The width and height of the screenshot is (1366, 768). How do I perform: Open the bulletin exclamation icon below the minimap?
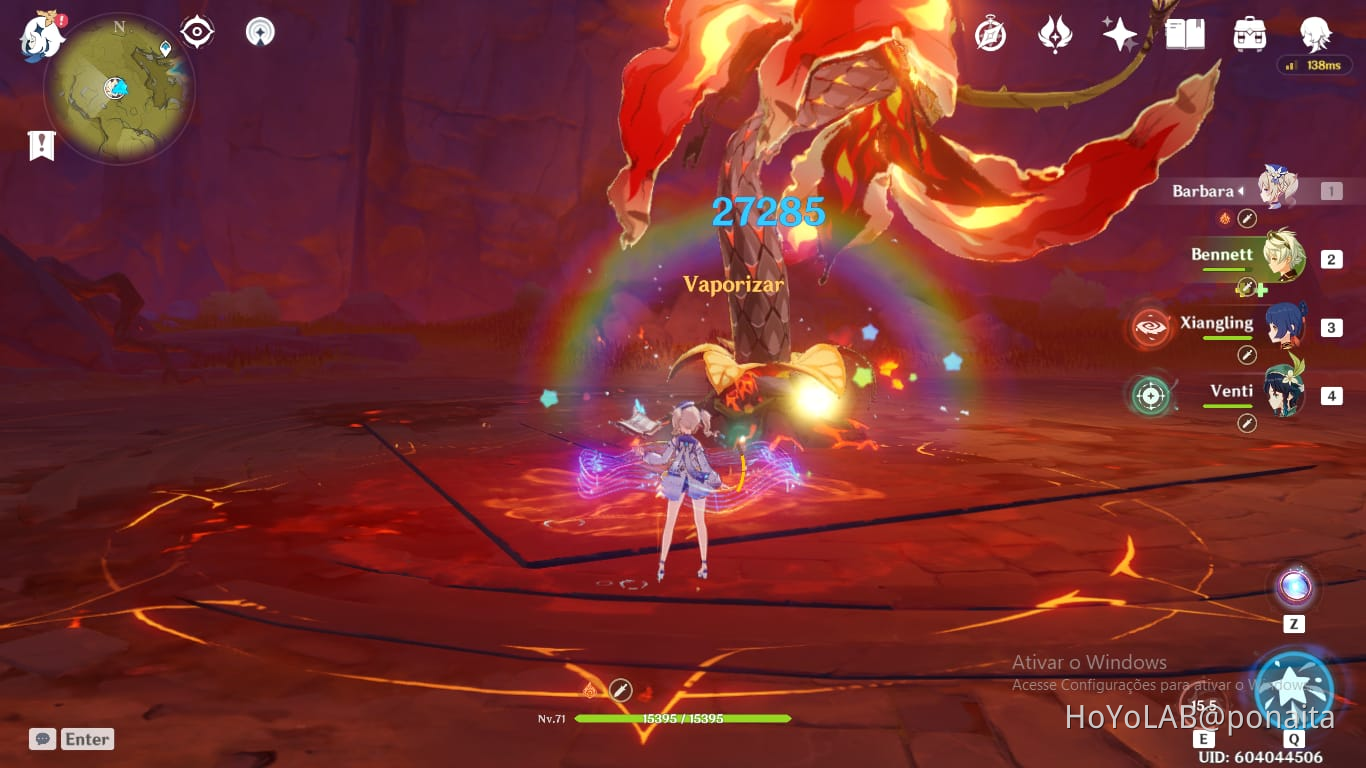[x=40, y=145]
